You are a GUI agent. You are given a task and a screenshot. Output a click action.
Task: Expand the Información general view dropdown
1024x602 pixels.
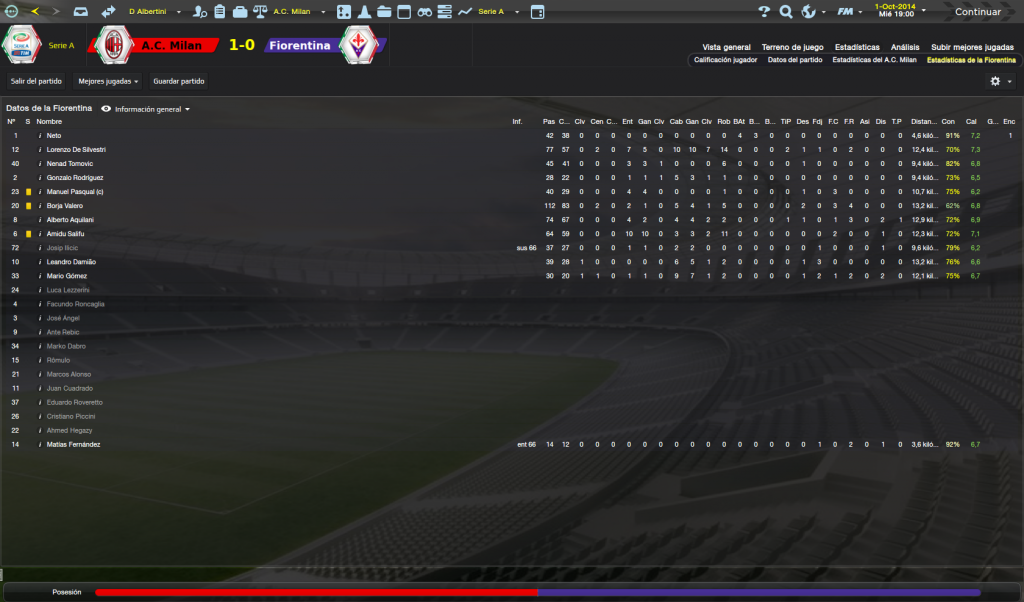pyautogui.click(x=151, y=109)
